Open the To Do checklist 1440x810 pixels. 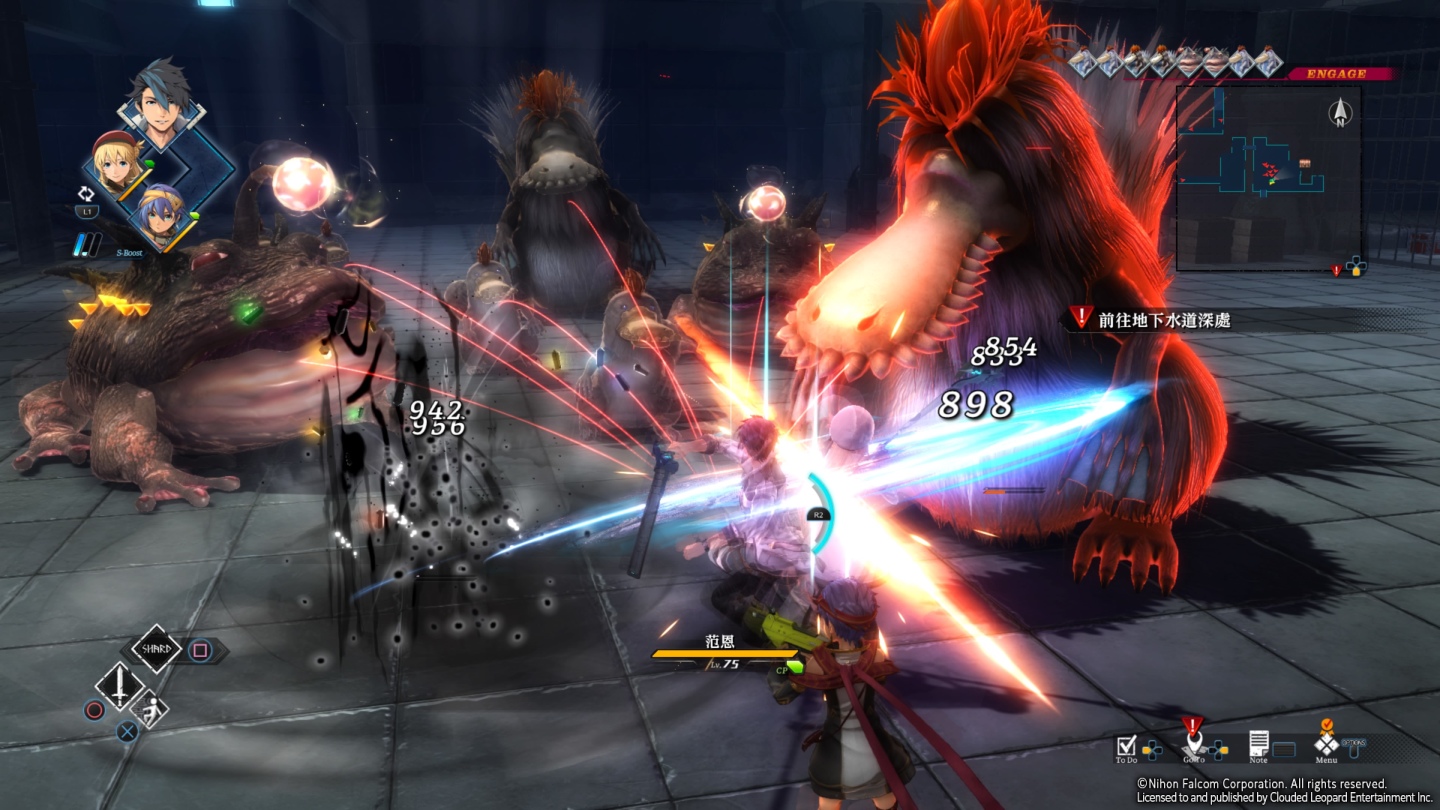1127,745
